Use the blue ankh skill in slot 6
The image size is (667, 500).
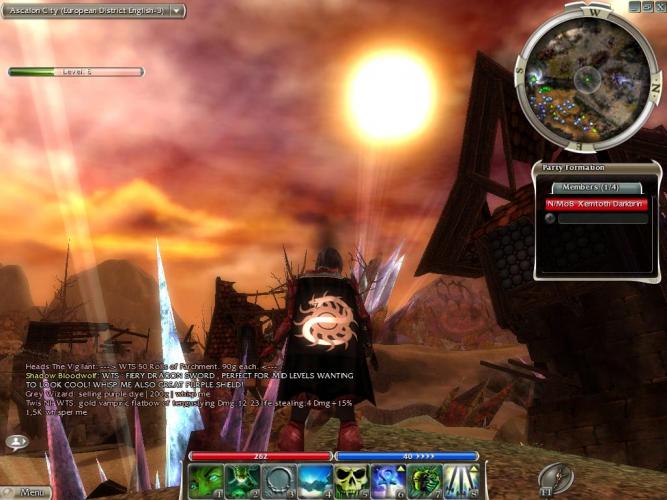388,481
